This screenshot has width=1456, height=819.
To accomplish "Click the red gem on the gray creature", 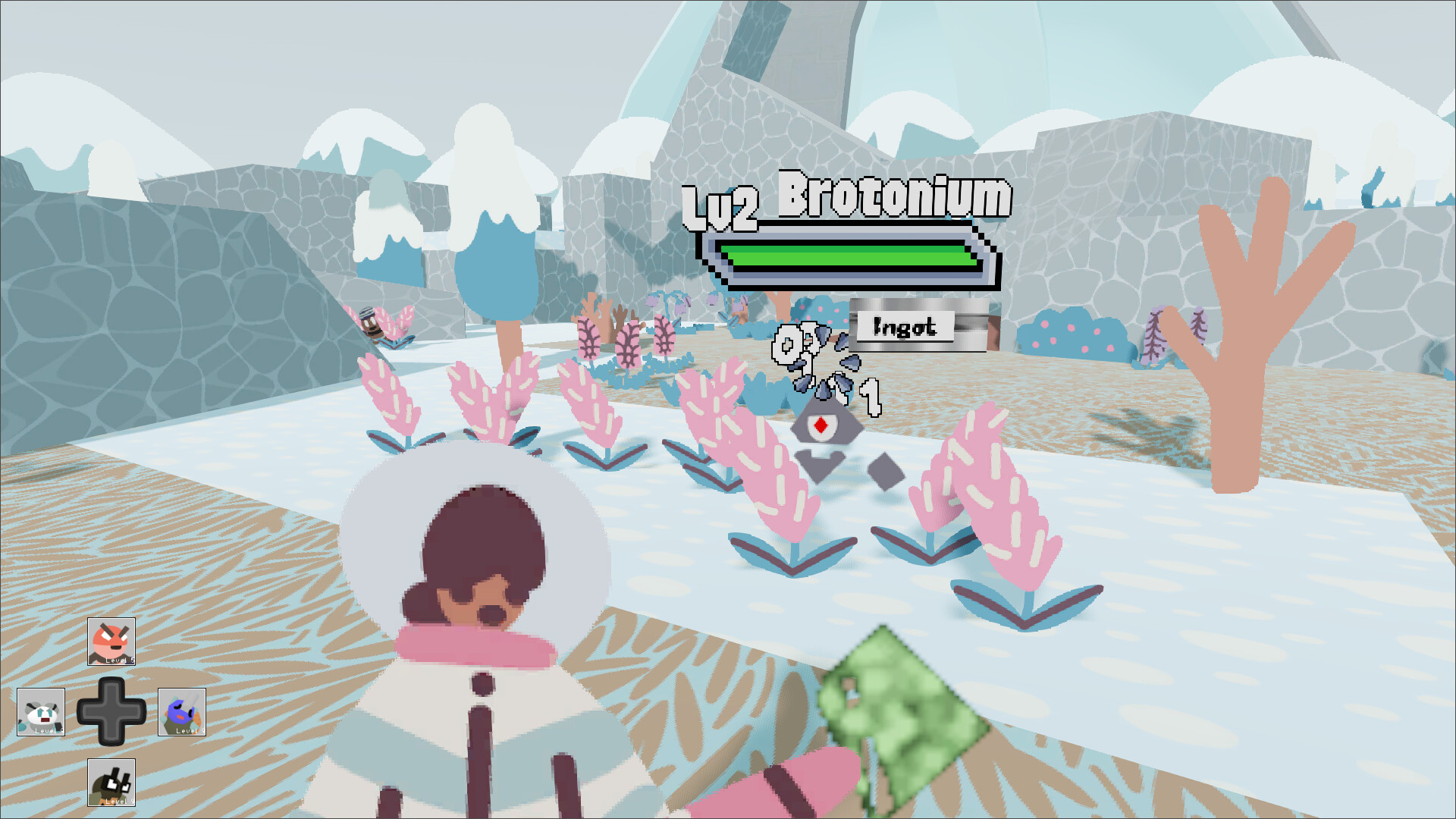I will coord(820,426).
